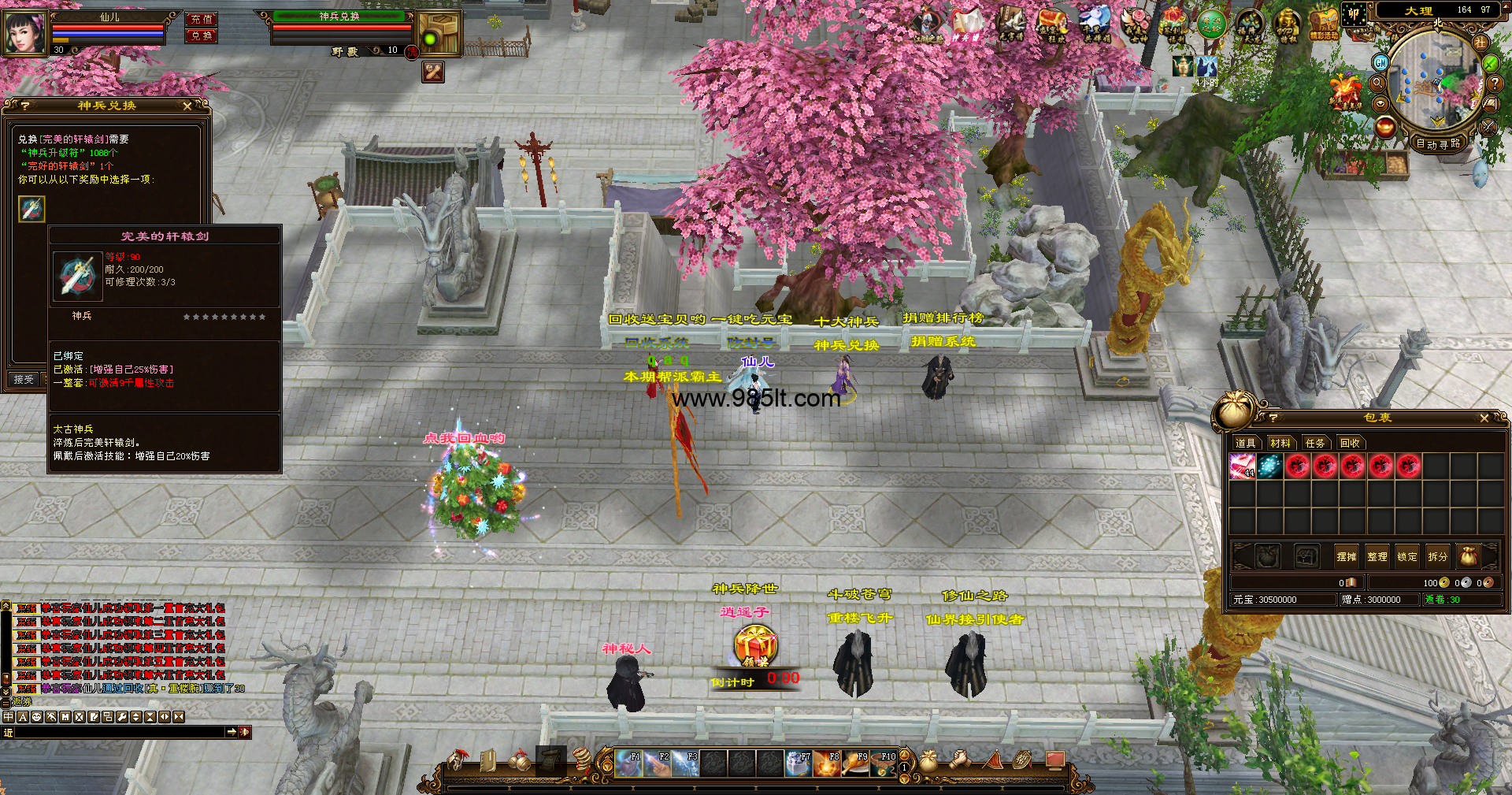Click the chat input field
Screen dimensions: 1512x795
pos(118,733)
